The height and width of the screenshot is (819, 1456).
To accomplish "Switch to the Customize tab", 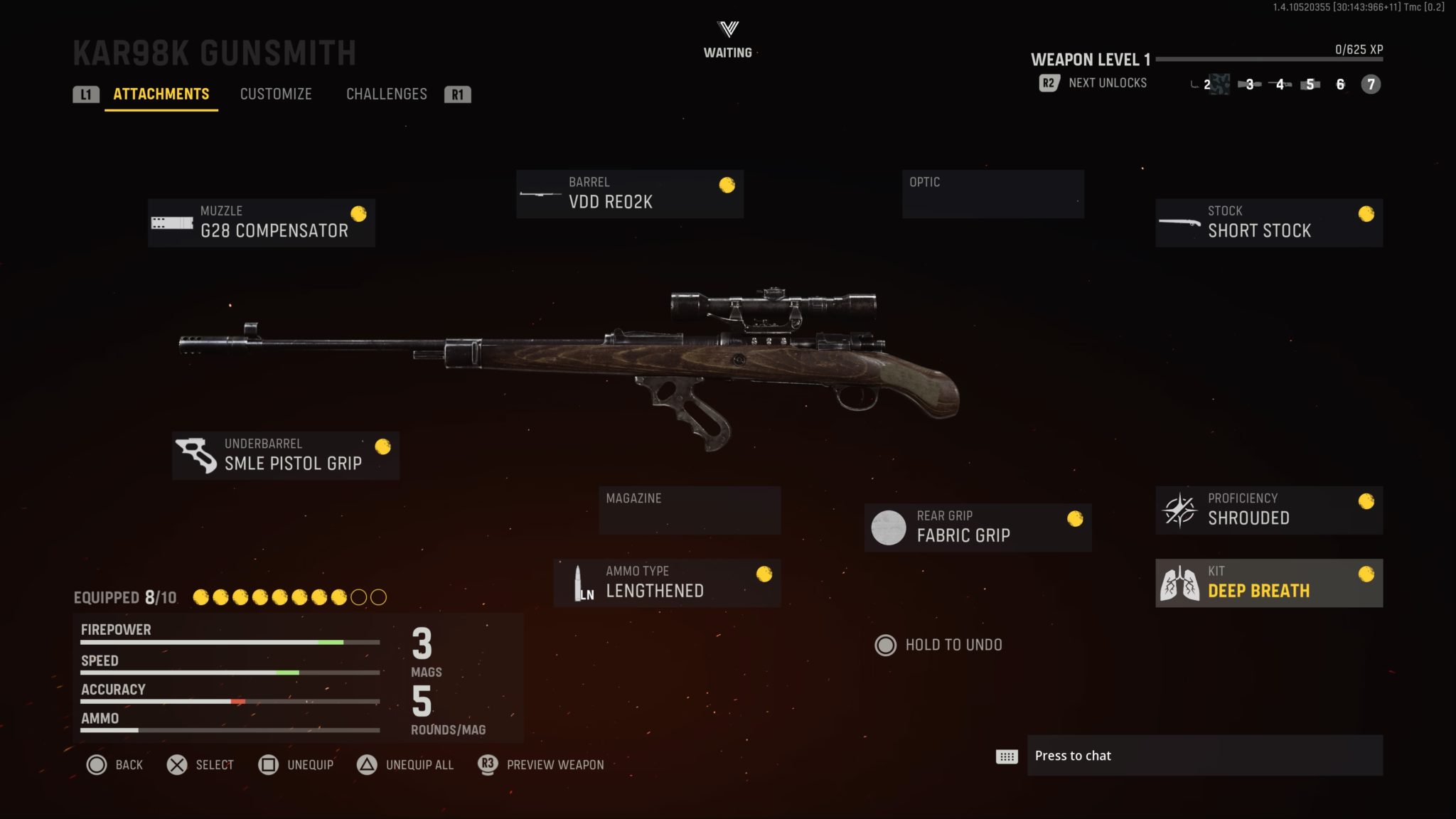I will coord(276,94).
